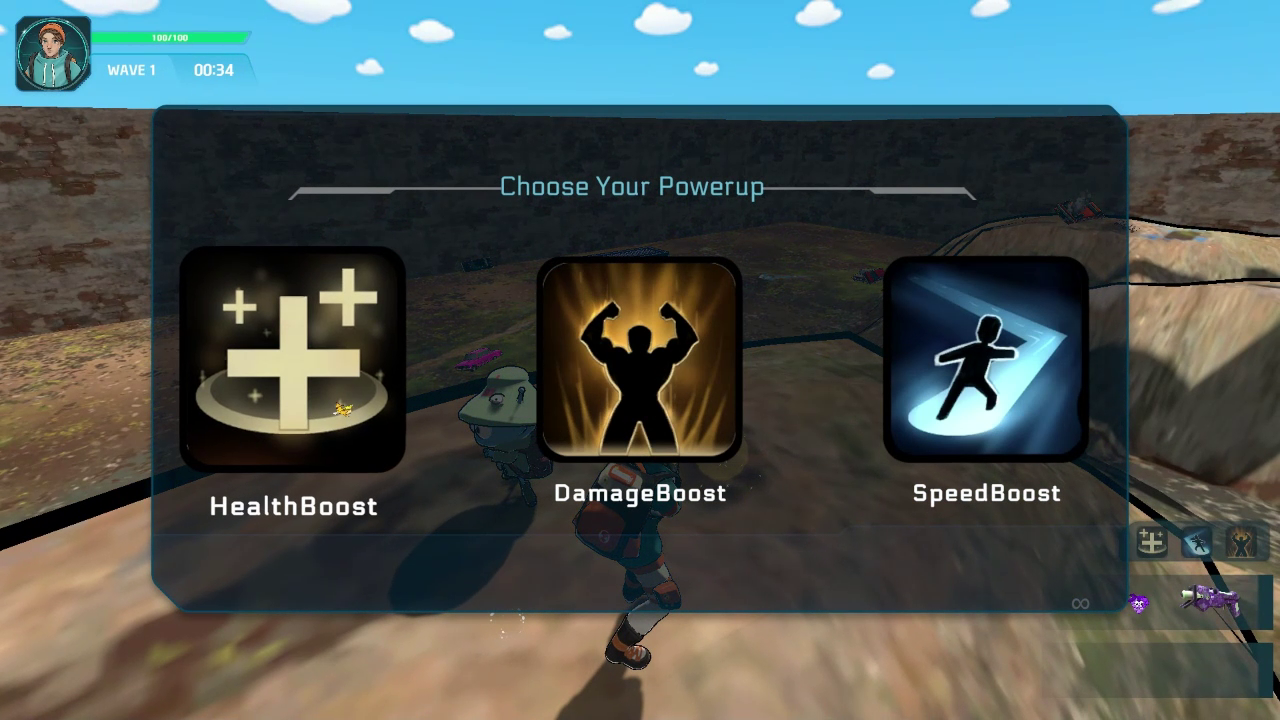Select the SpeedBoost running figure icon
The height and width of the screenshot is (720, 1280).
pos(987,361)
